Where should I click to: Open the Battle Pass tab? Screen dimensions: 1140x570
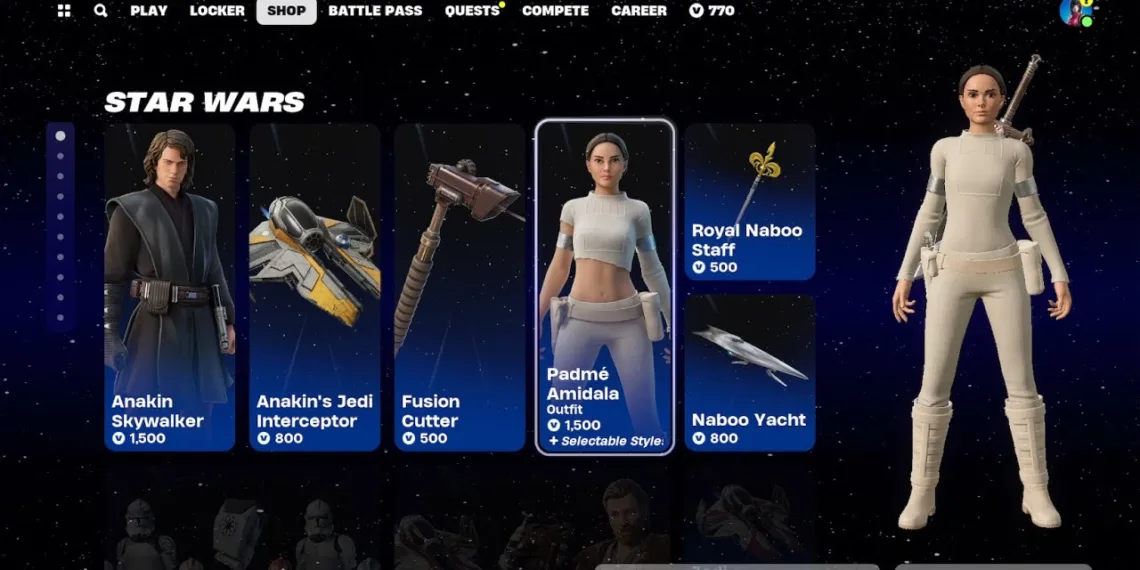(x=375, y=11)
